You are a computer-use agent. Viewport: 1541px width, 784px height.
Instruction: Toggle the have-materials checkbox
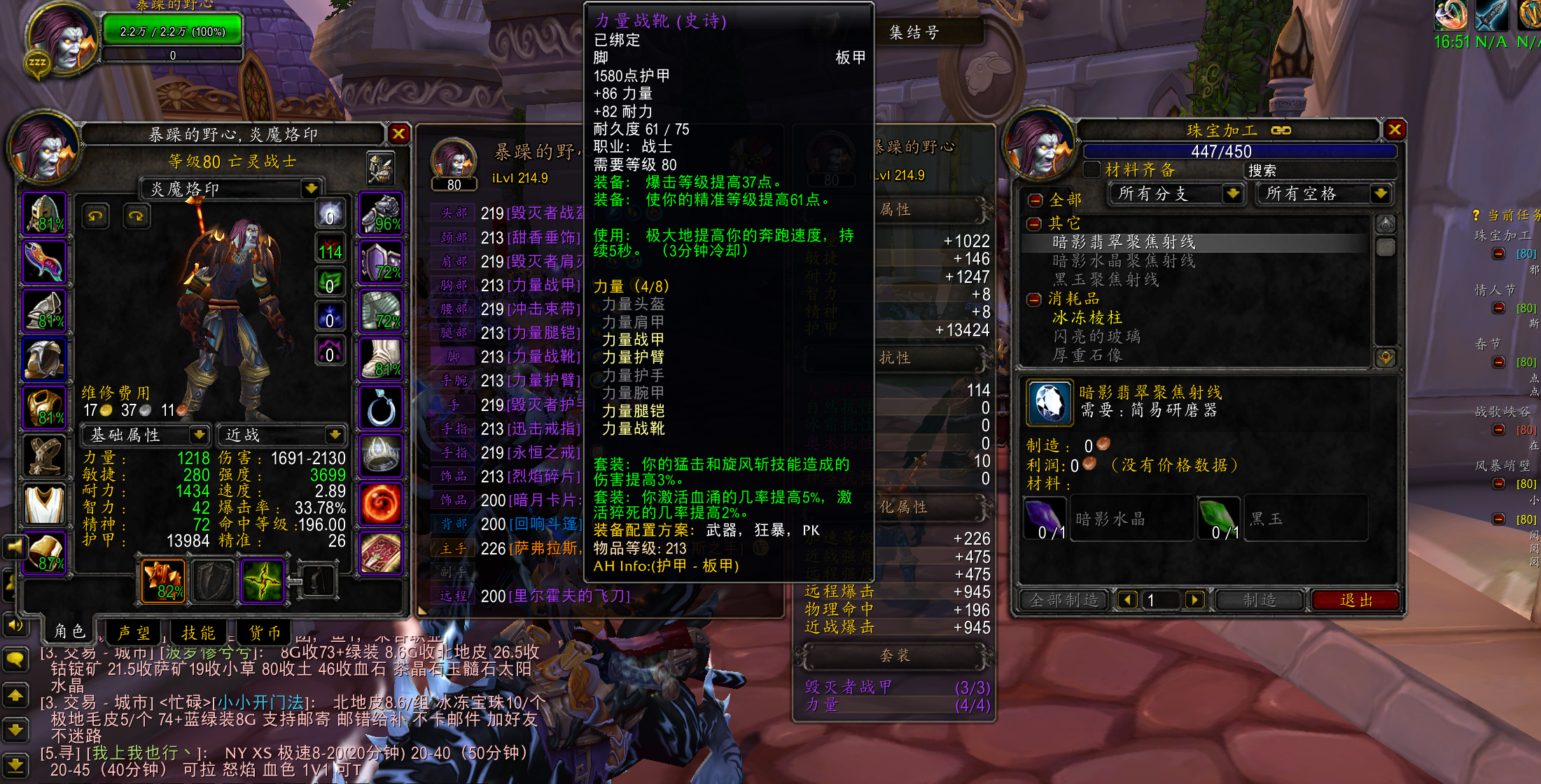click(x=1092, y=170)
